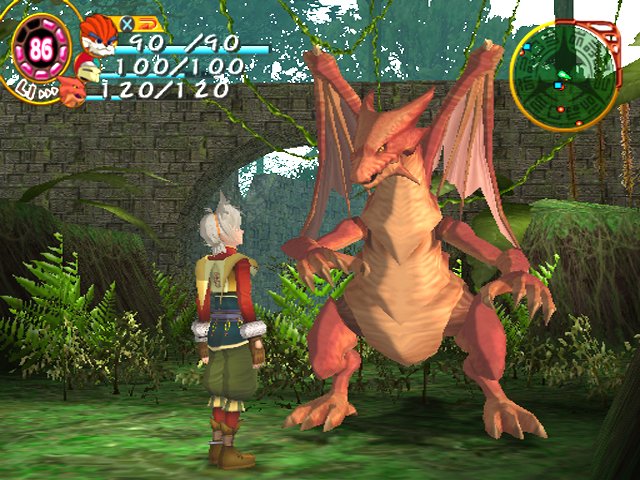This screenshot has width=640, height=480.
Task: Click the pink ring gauge showing 86
Action: [x=42, y=50]
